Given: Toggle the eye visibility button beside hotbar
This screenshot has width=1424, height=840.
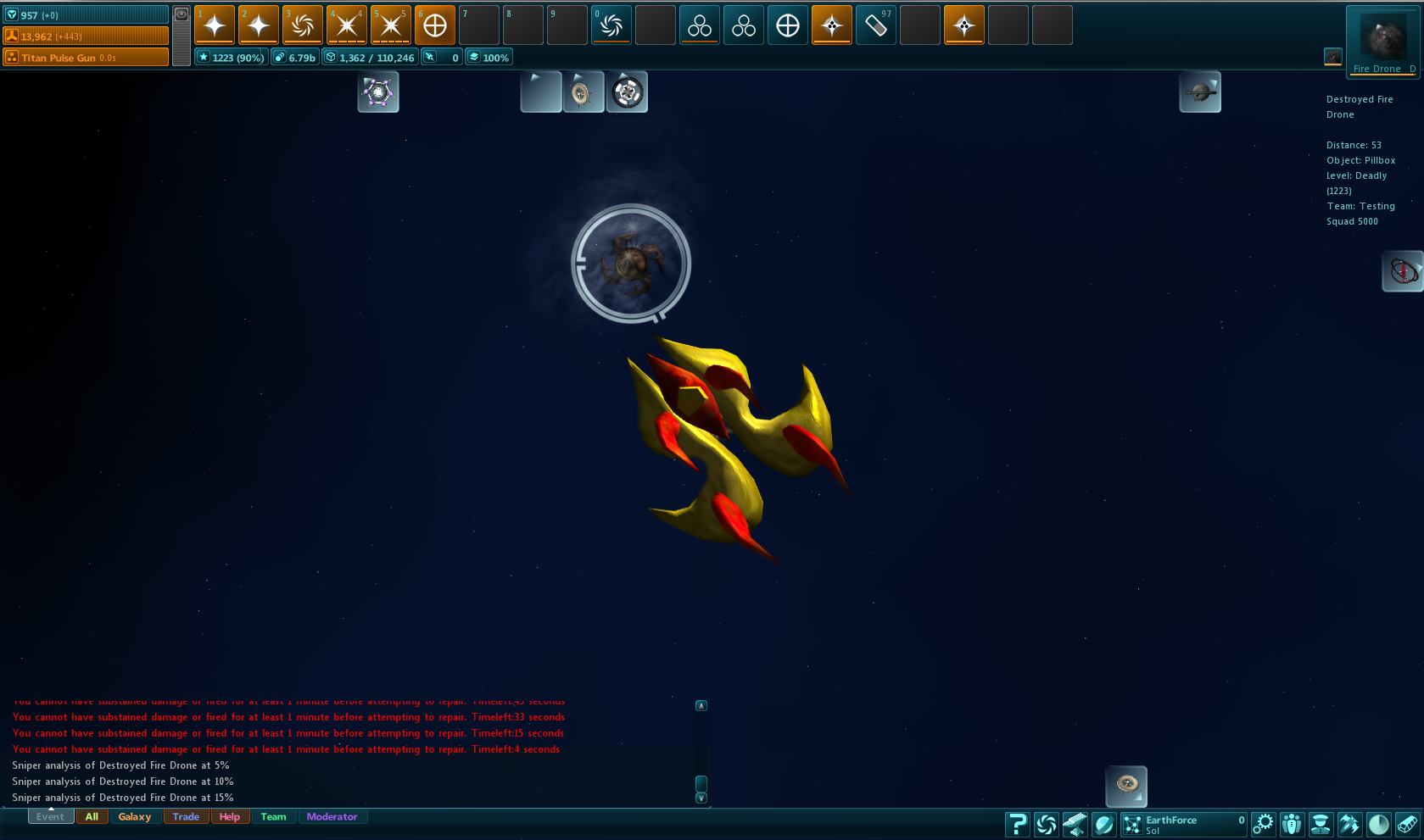Looking at the screenshot, I should point(181,14).
